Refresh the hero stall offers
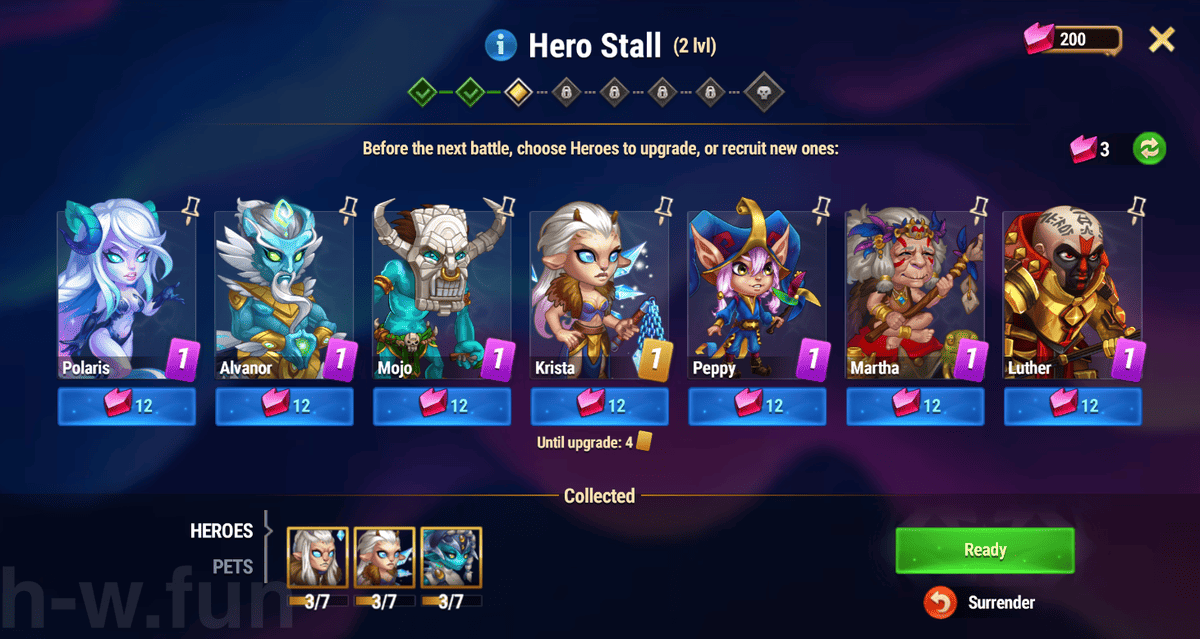 [x=1150, y=149]
